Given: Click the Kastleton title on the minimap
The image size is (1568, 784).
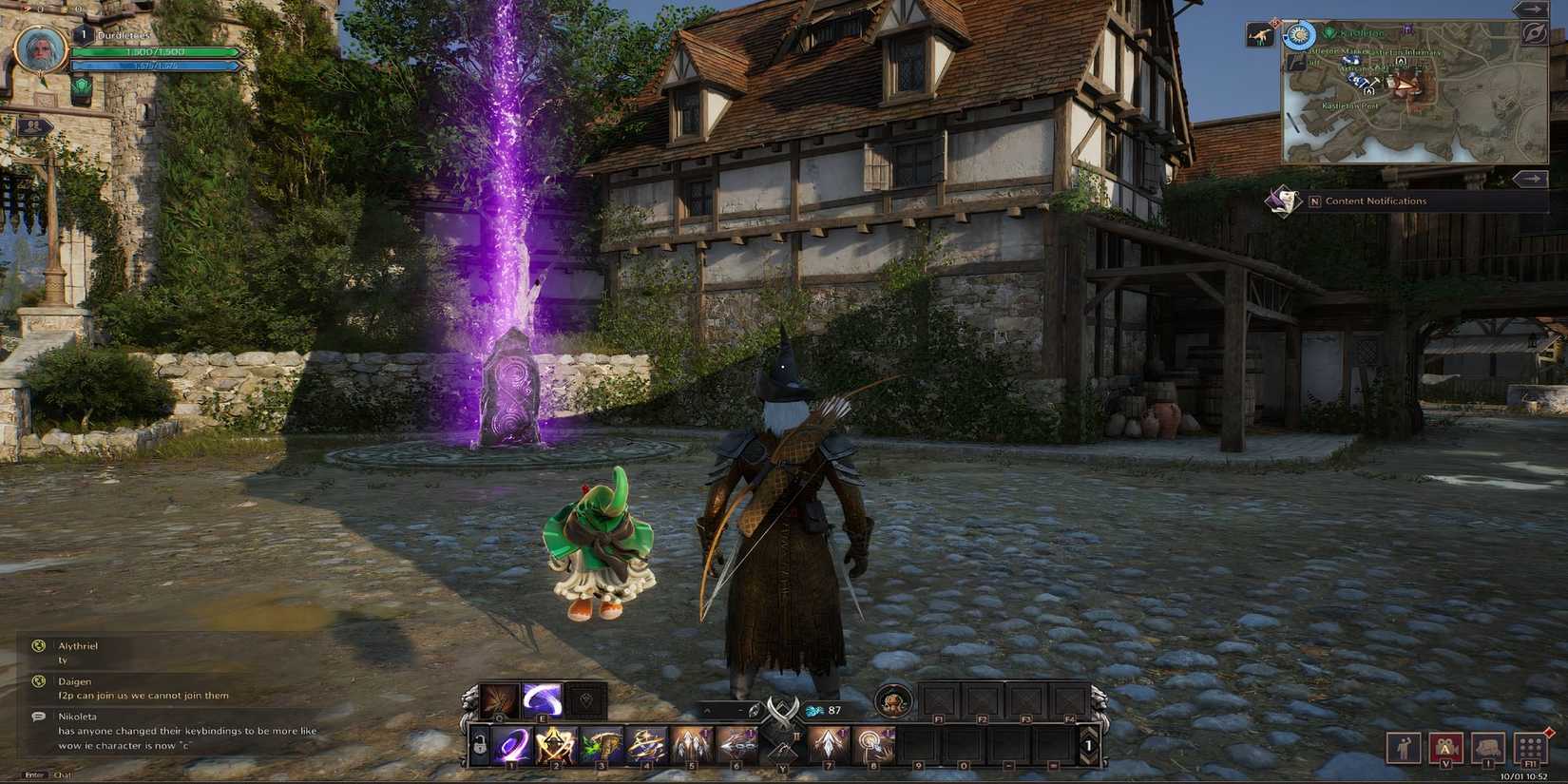Looking at the screenshot, I should (1360, 33).
